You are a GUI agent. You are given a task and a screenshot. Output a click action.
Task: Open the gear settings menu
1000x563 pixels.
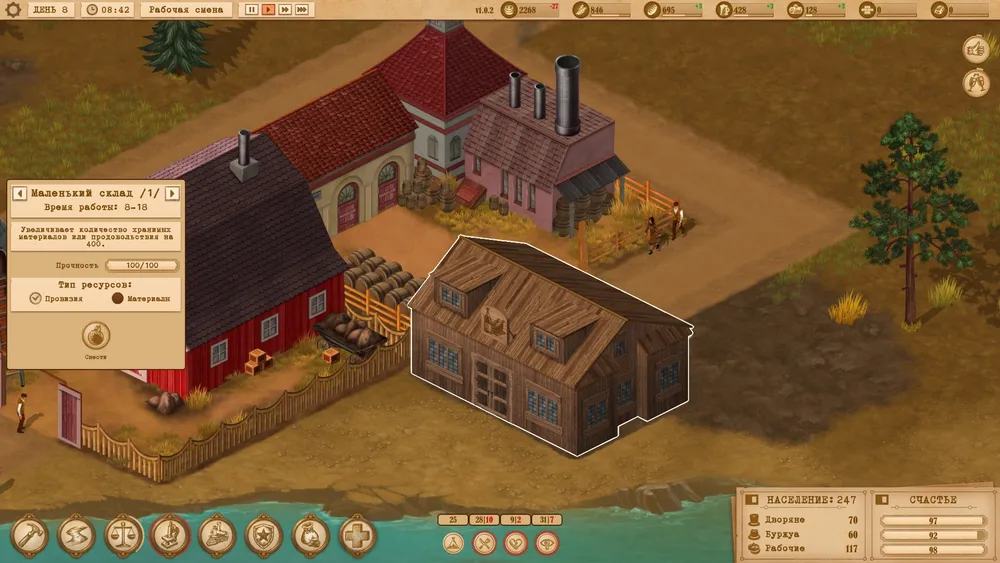(13, 10)
